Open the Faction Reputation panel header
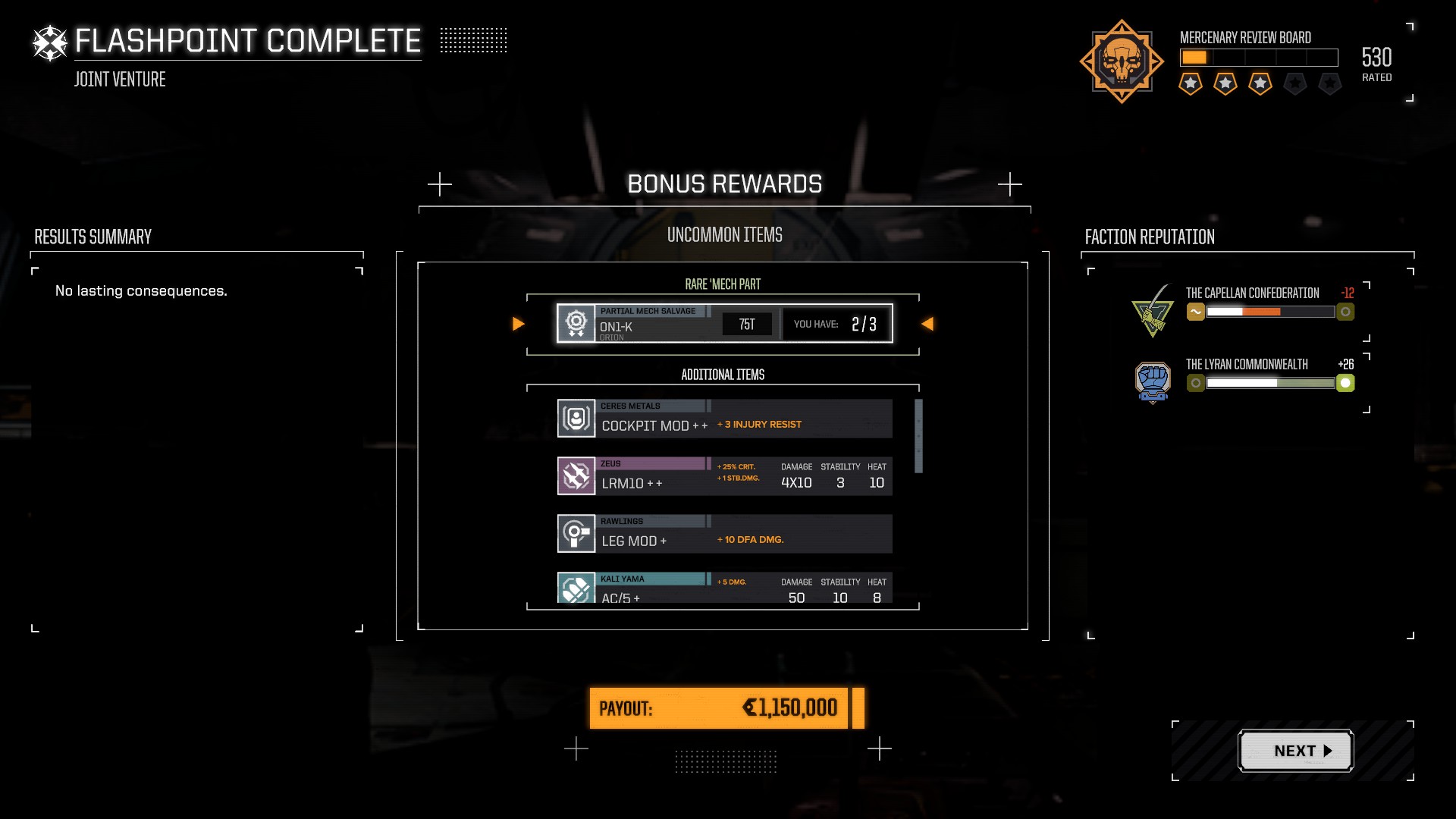Viewport: 1456px width, 819px height. click(1150, 237)
